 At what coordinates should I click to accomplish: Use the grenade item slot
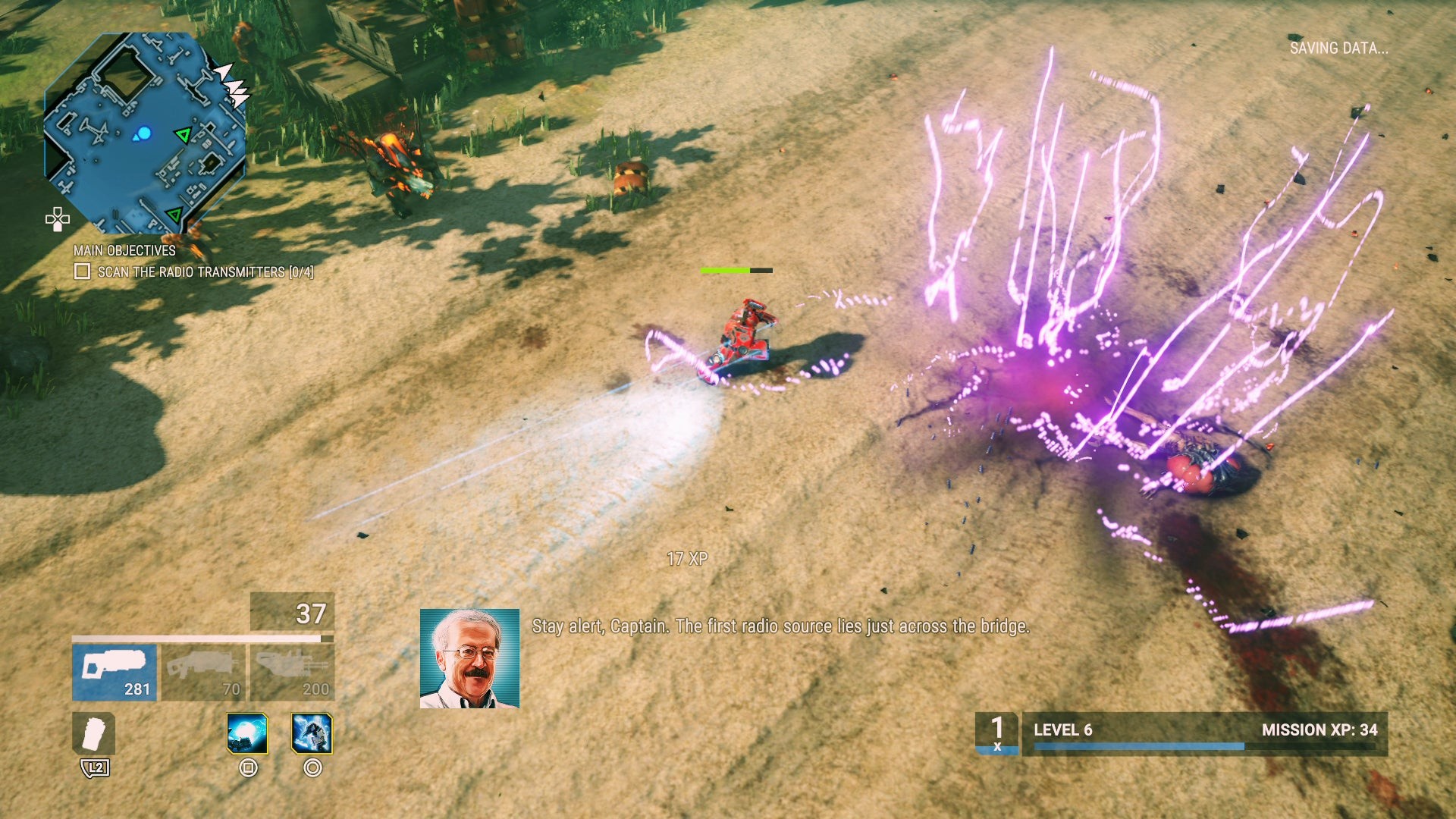[93, 733]
